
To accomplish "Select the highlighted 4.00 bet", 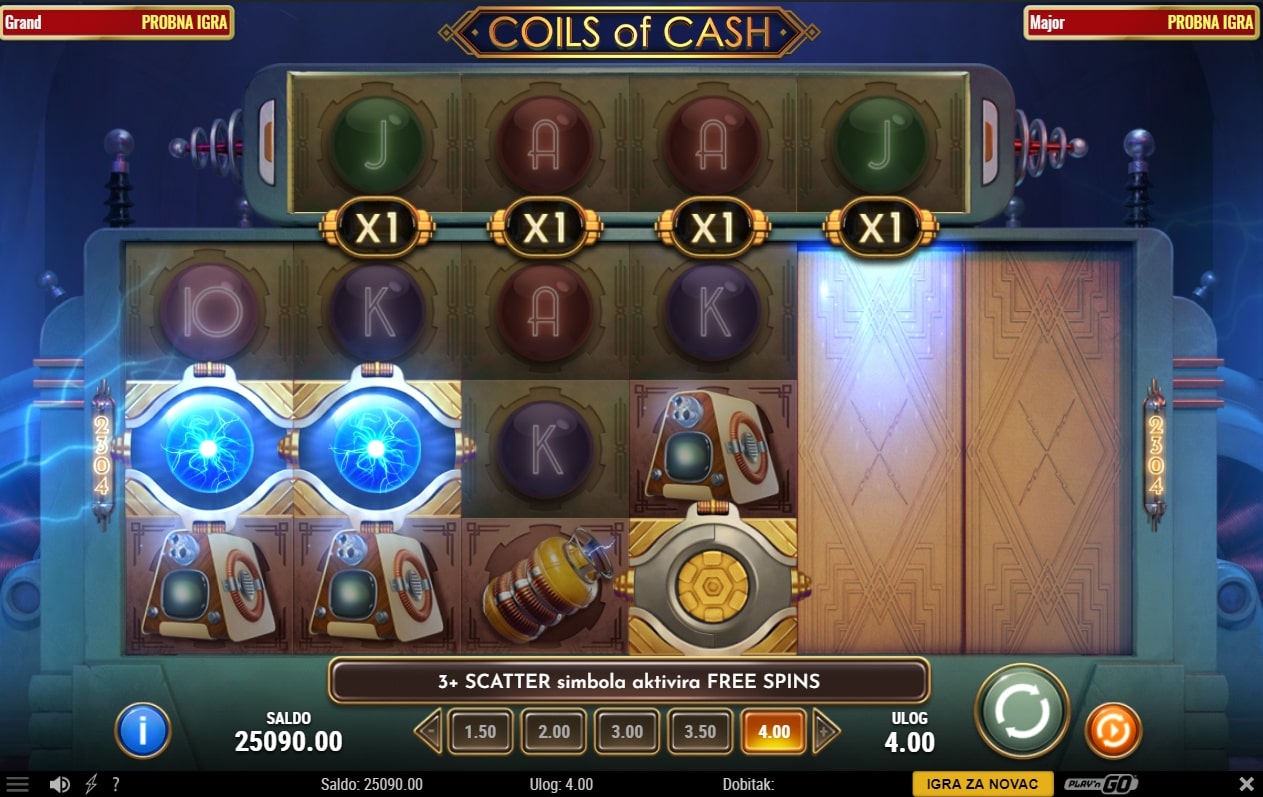I will coord(774,732).
